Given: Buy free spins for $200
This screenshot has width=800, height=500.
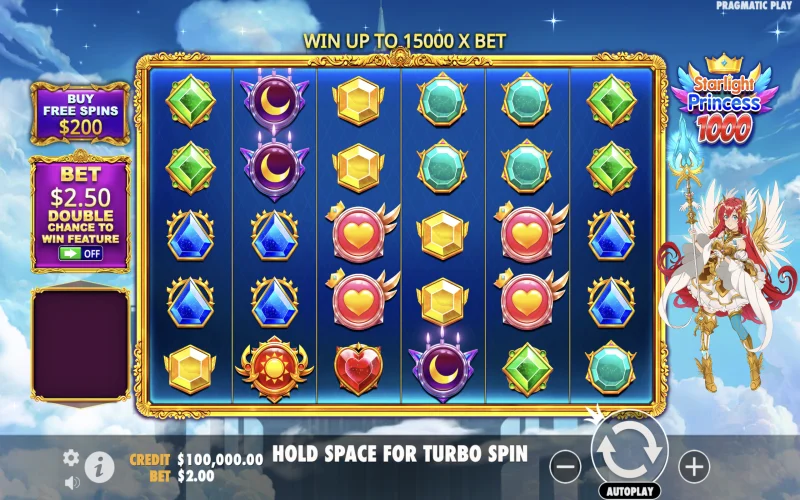Looking at the screenshot, I should click(80, 114).
